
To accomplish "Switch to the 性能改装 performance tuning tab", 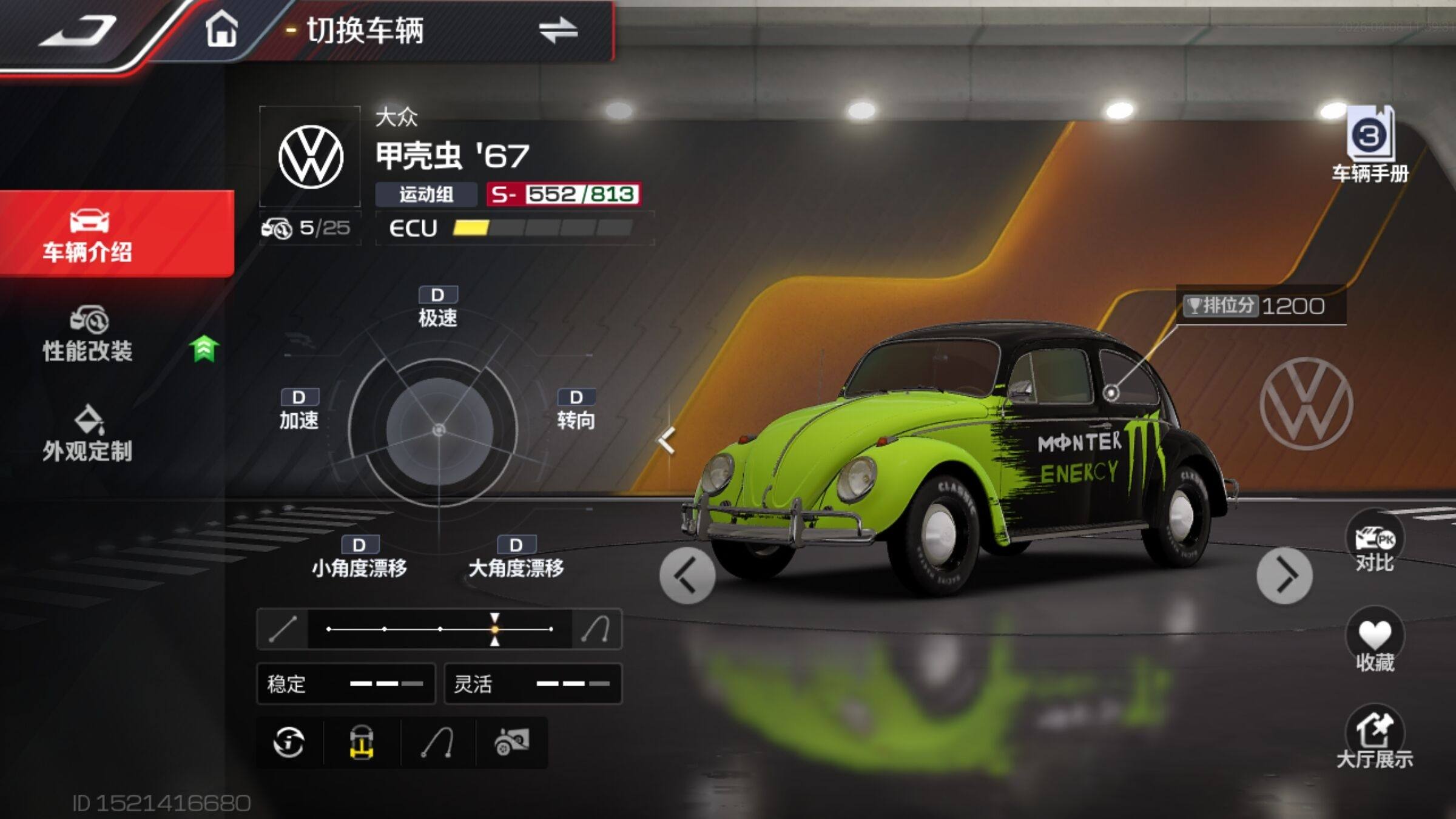I will click(89, 335).
